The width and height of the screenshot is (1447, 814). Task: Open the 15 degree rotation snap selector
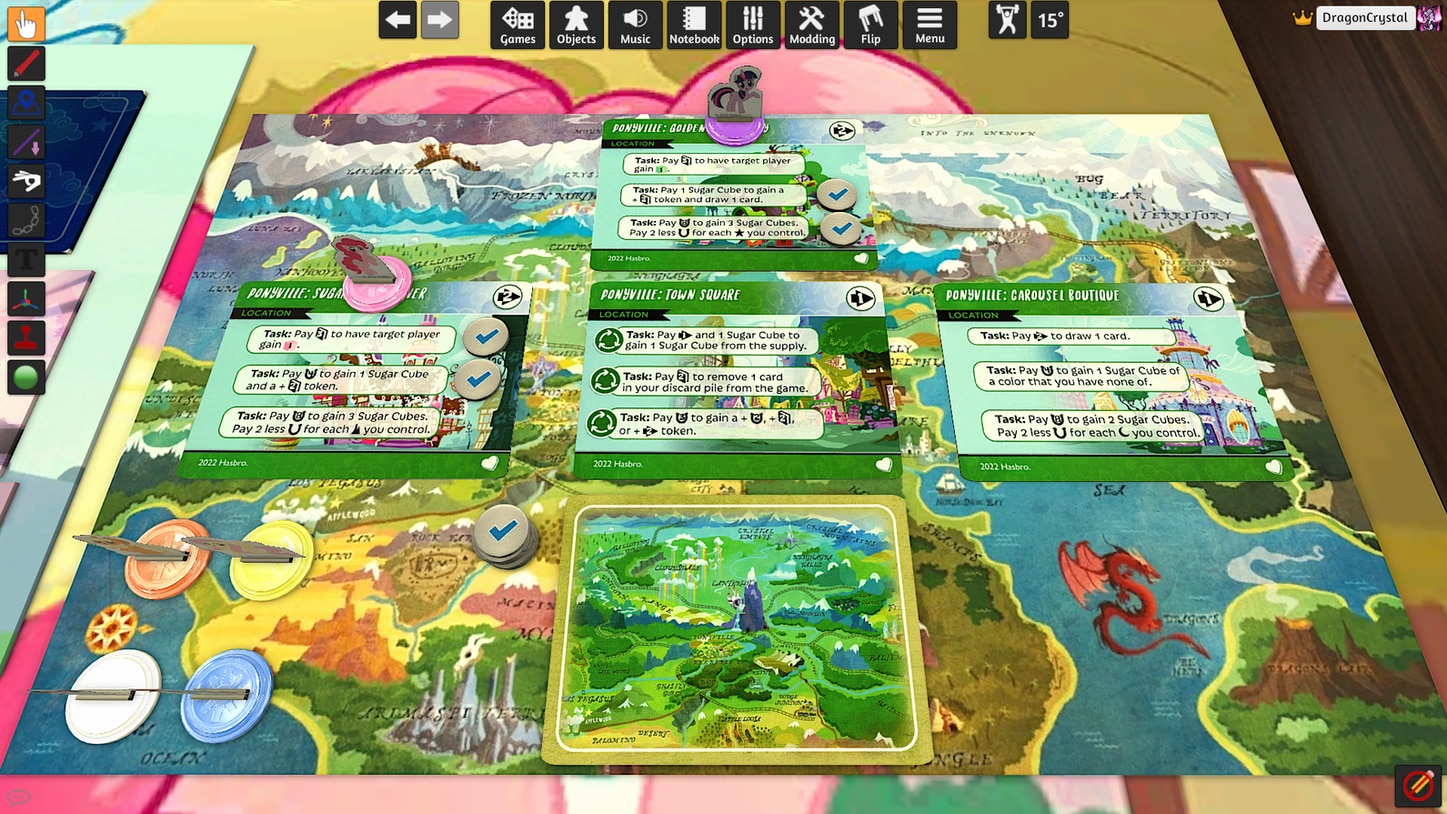1049,19
